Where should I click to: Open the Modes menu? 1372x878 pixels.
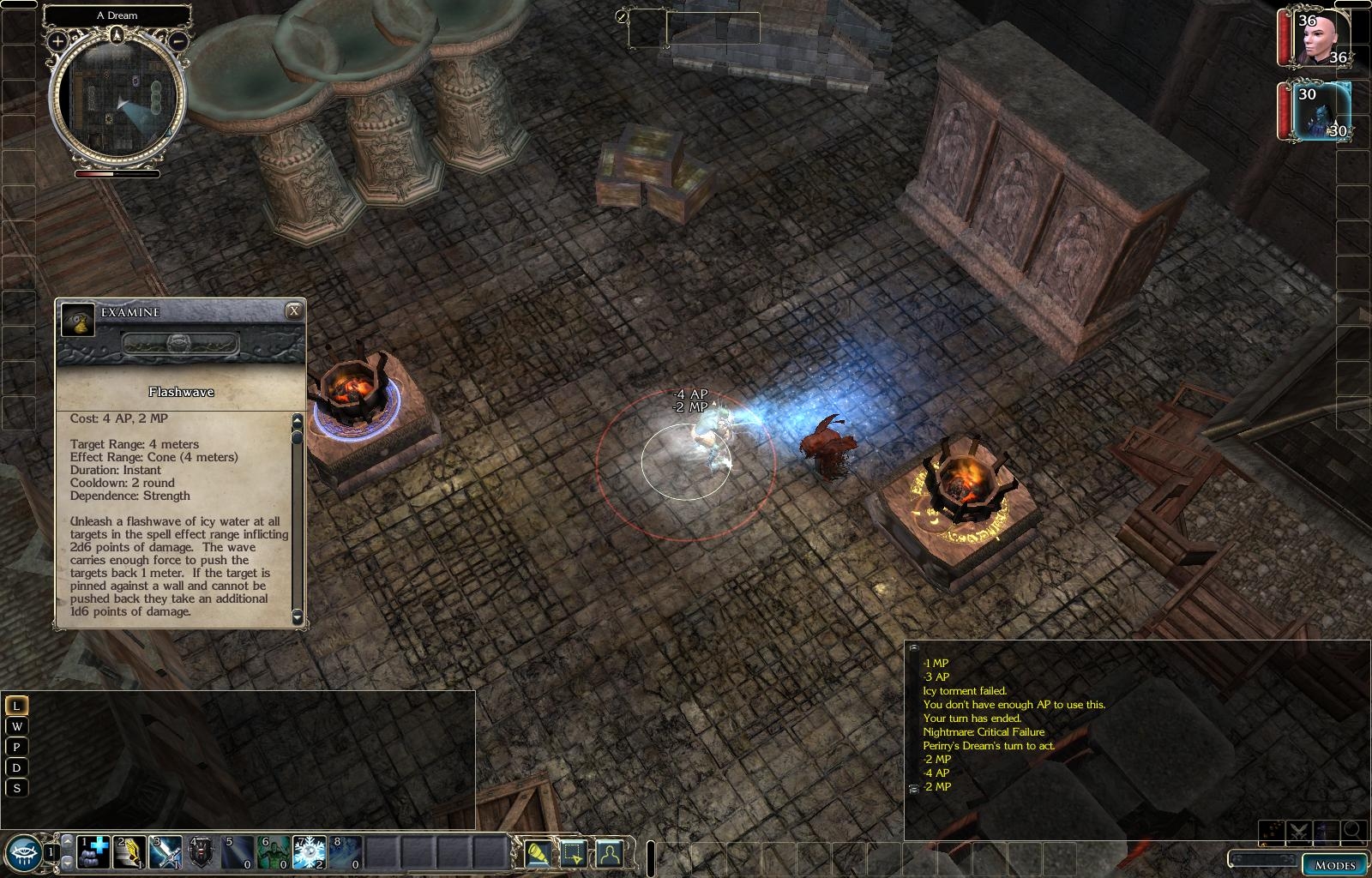[1334, 863]
